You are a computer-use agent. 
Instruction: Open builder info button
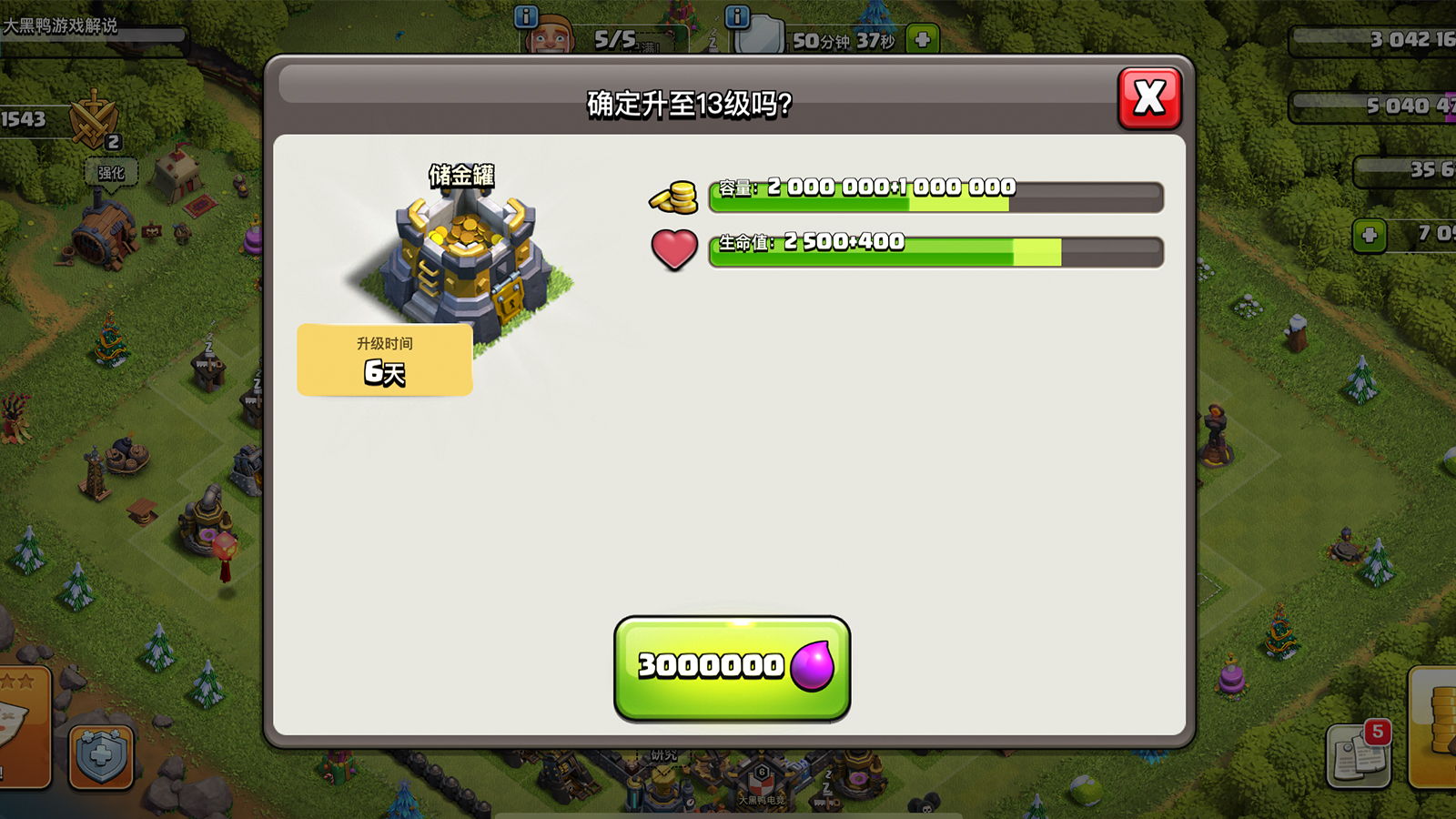click(526, 15)
